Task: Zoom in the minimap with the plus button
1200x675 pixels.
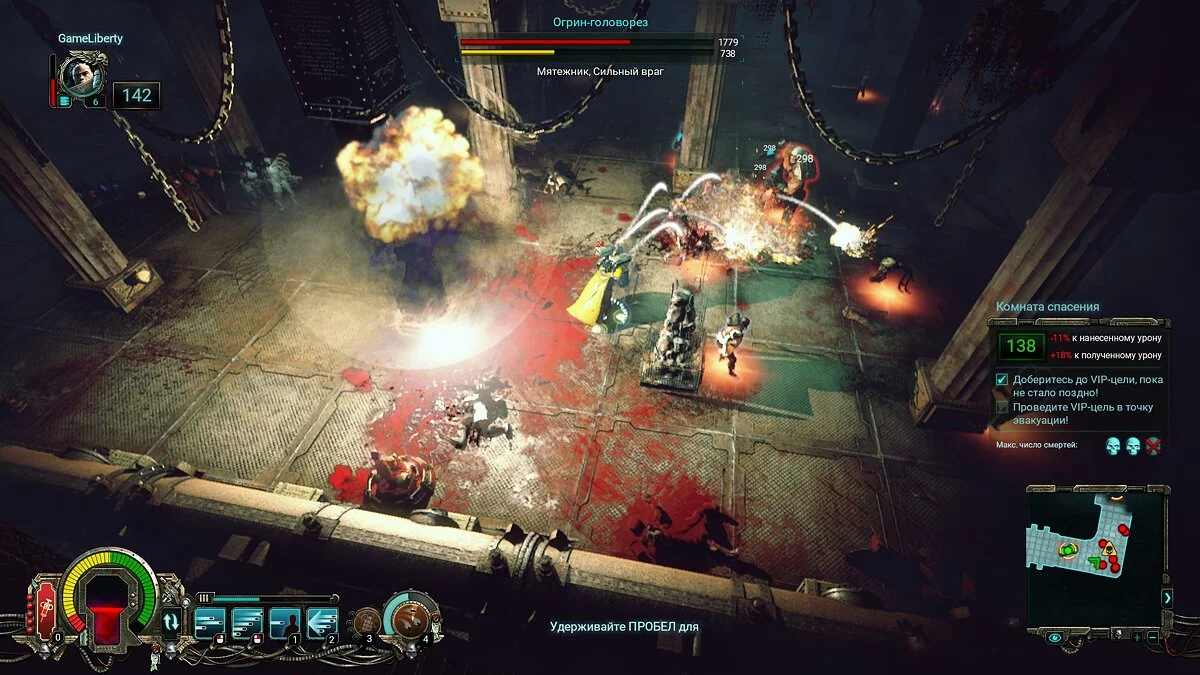Action: coord(1137,637)
